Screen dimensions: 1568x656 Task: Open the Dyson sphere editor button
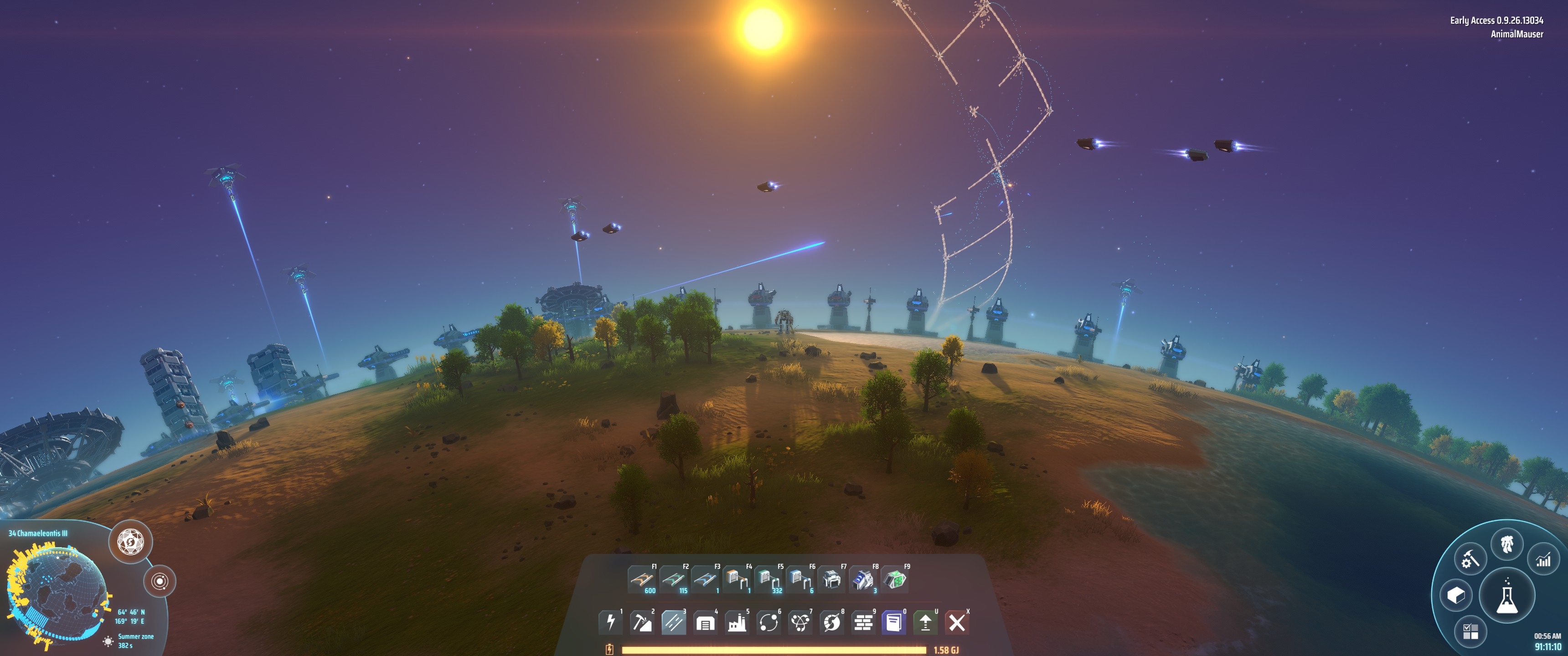pyautogui.click(x=130, y=541)
